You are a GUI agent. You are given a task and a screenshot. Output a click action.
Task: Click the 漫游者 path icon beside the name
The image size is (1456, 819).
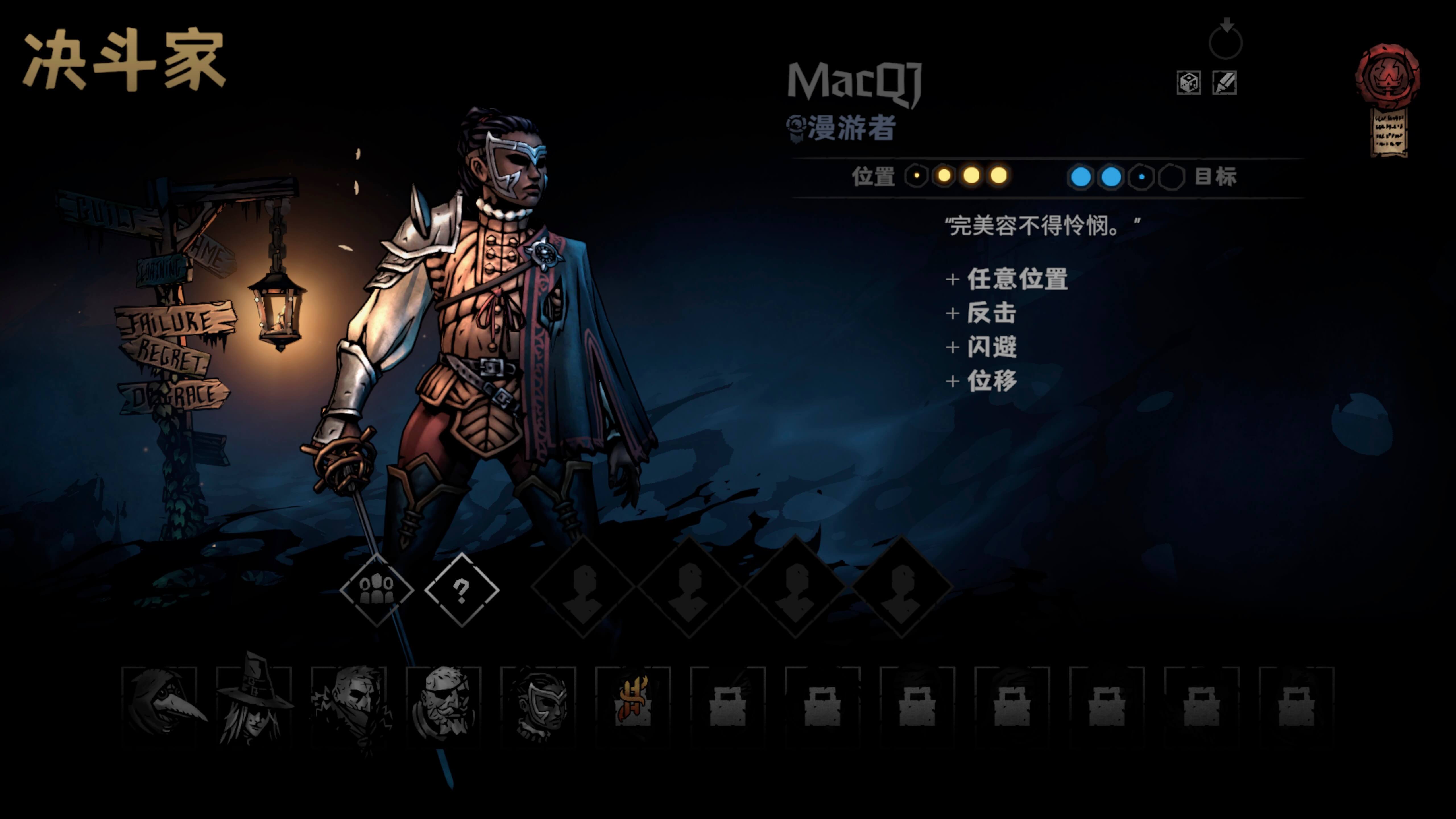click(796, 127)
